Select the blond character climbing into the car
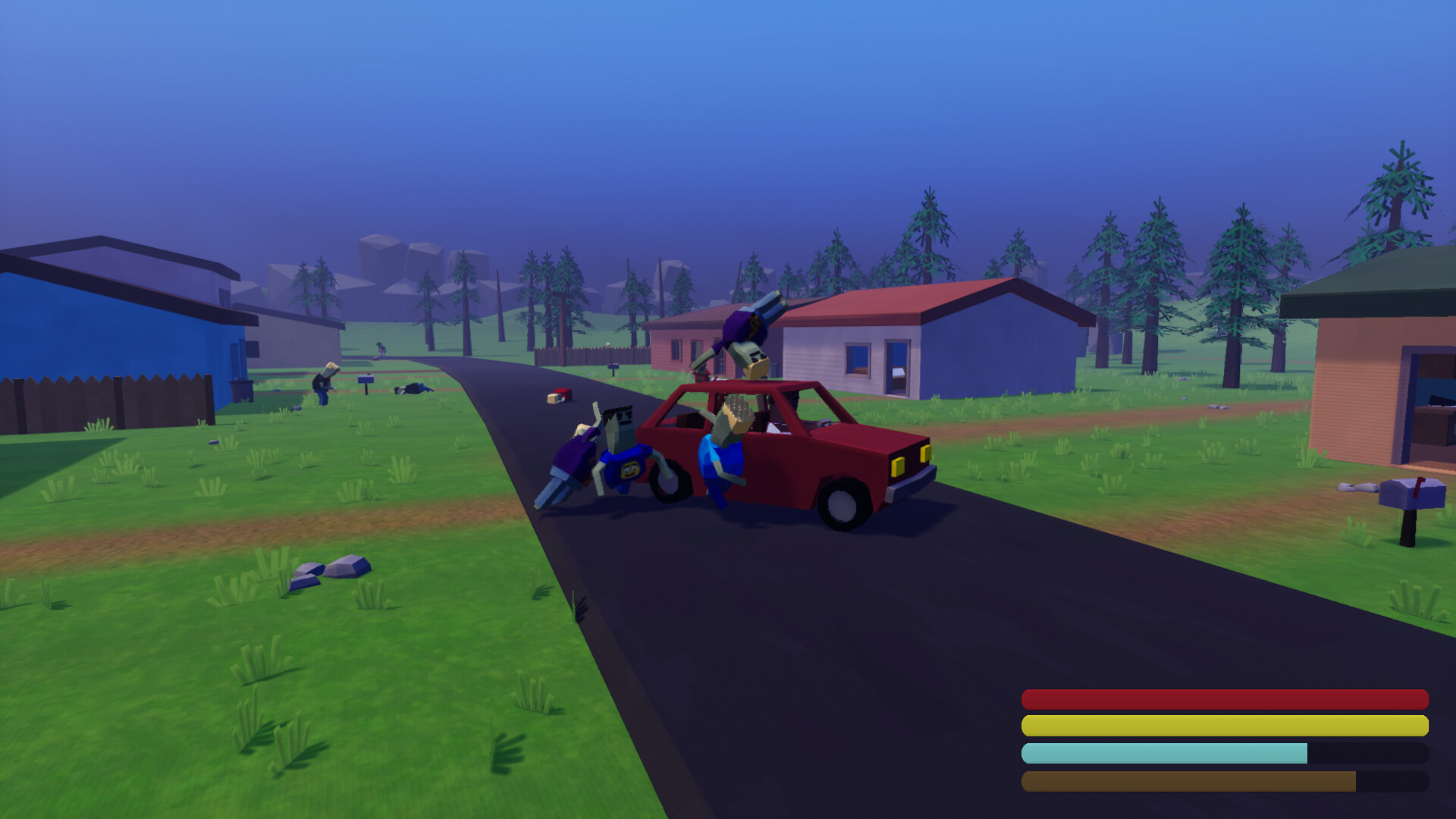This screenshot has width=1456, height=819. tap(724, 447)
